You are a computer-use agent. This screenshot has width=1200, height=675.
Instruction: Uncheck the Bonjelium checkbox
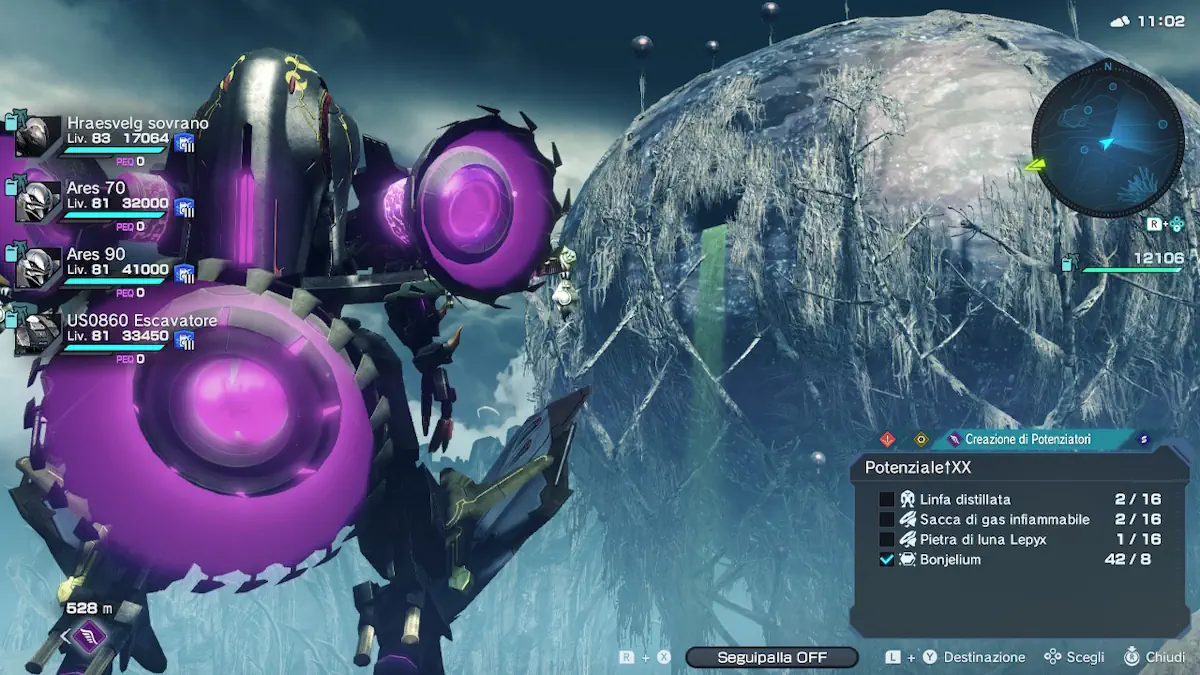coord(886,560)
